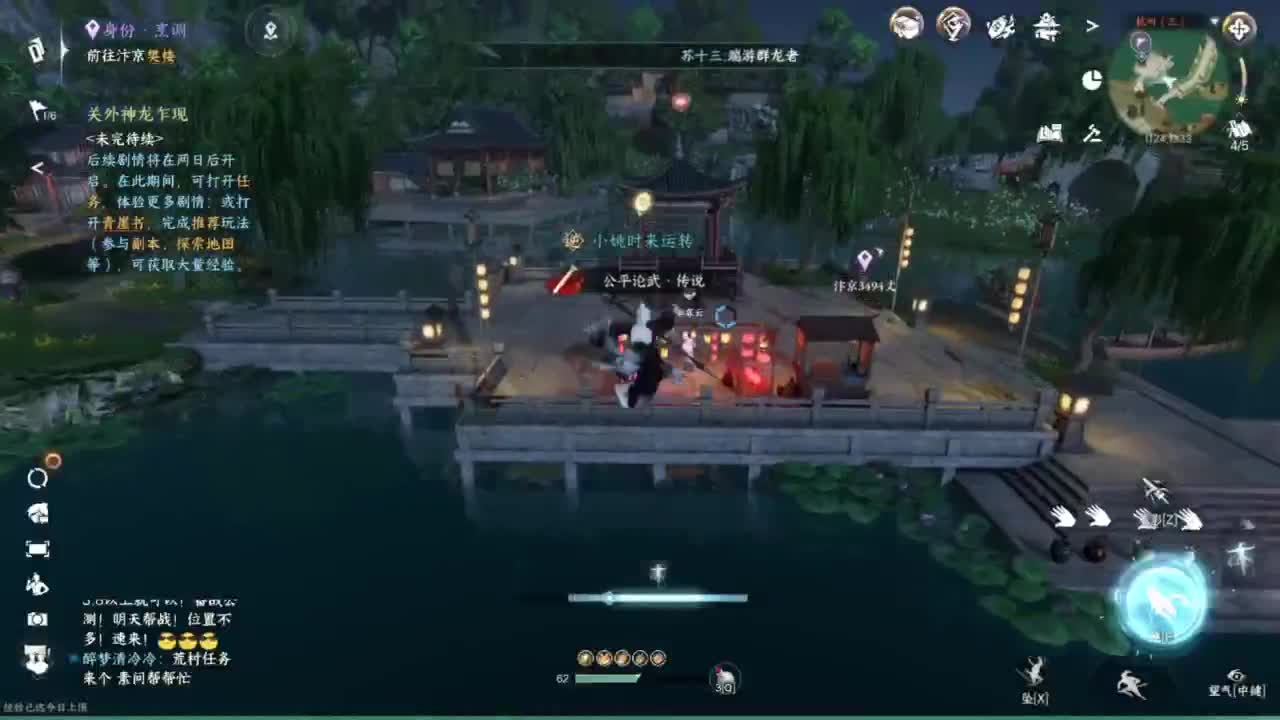Image resolution: width=1280 pixels, height=720 pixels.
Task: Open the 杭州（三） region selector above the minimap
Action: coord(1159,20)
